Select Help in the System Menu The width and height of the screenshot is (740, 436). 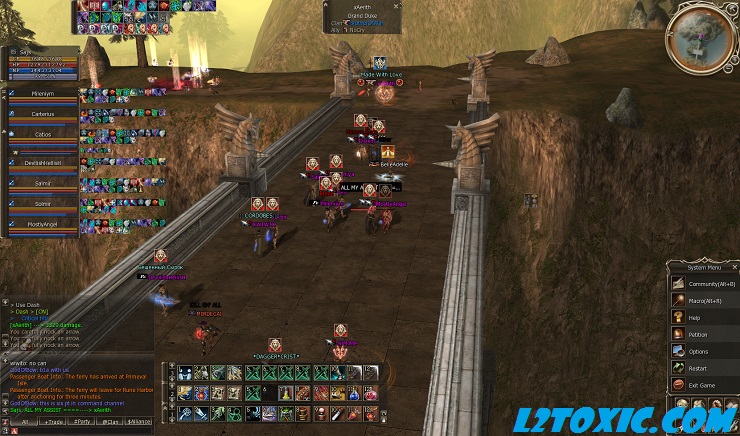coord(694,317)
